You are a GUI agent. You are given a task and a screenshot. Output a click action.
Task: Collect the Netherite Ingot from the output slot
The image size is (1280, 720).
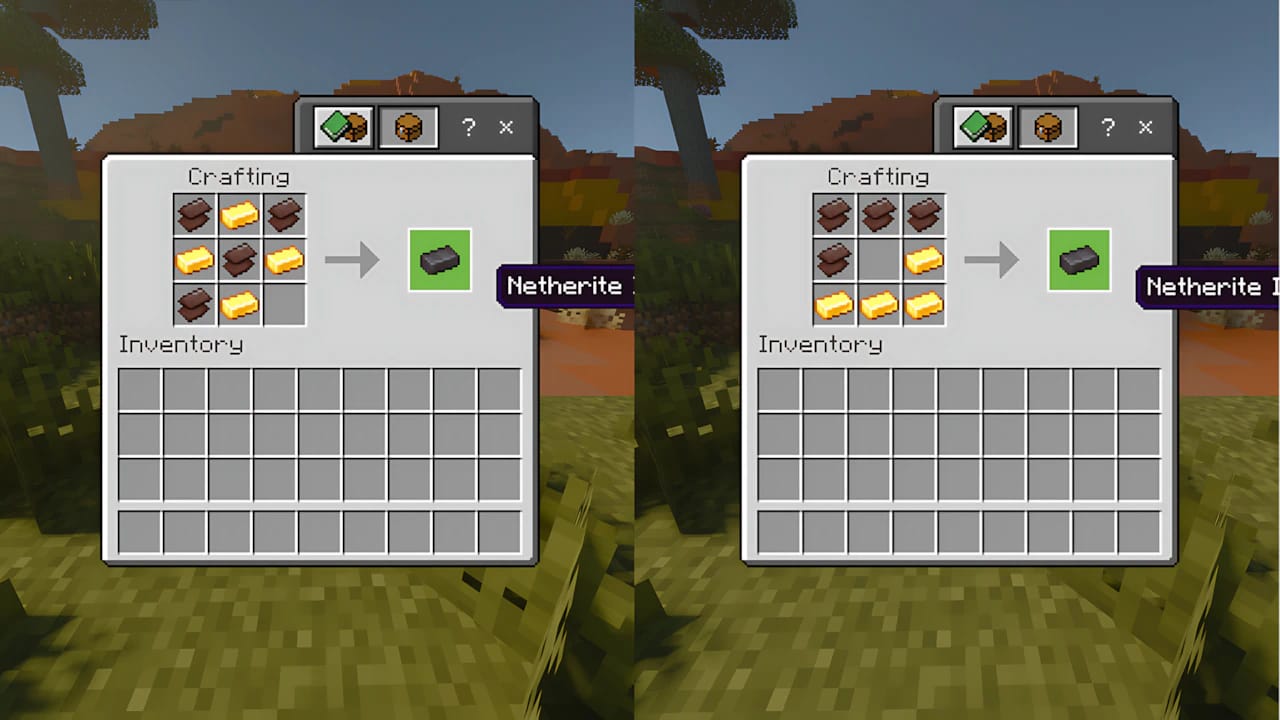click(x=439, y=260)
